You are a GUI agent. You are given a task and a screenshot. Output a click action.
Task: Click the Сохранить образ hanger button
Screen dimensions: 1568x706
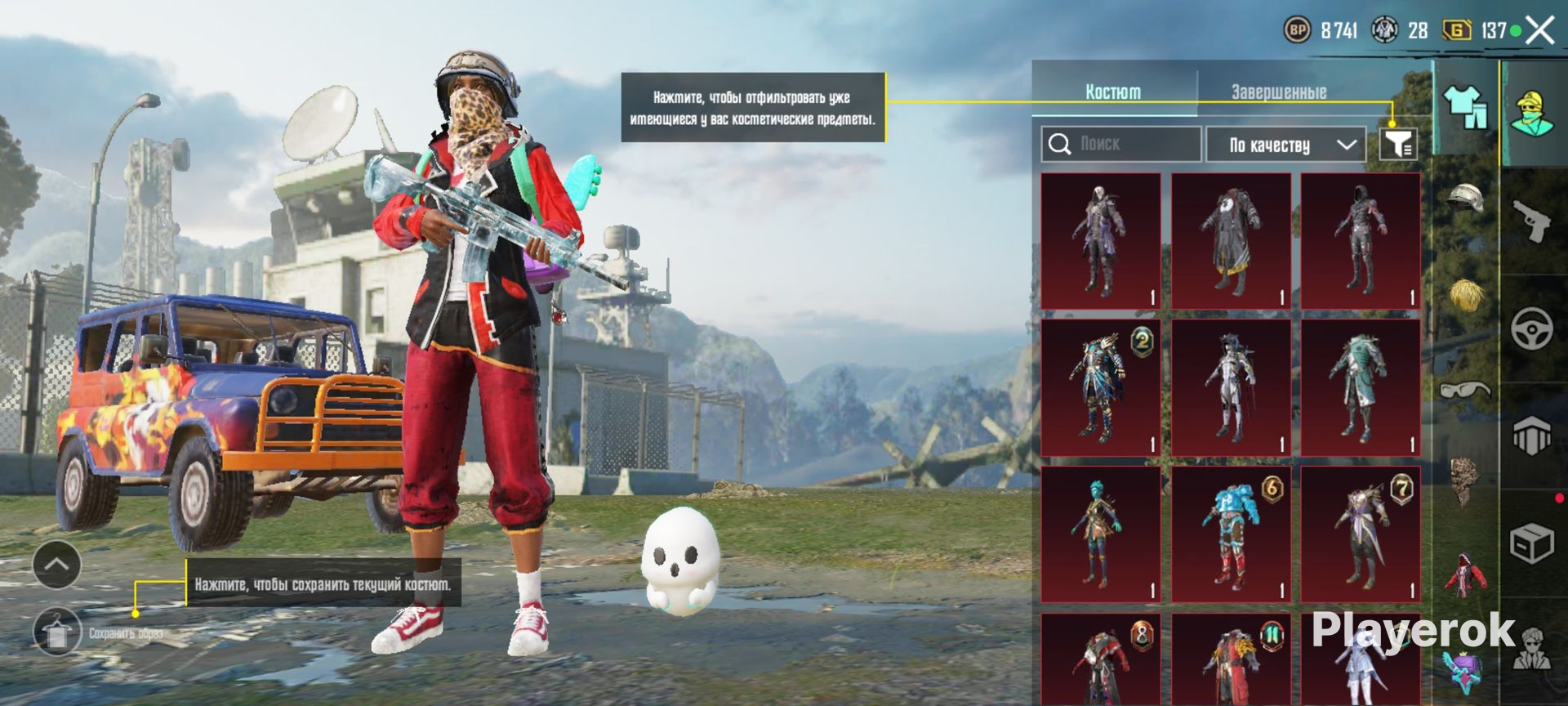pyautogui.click(x=57, y=632)
